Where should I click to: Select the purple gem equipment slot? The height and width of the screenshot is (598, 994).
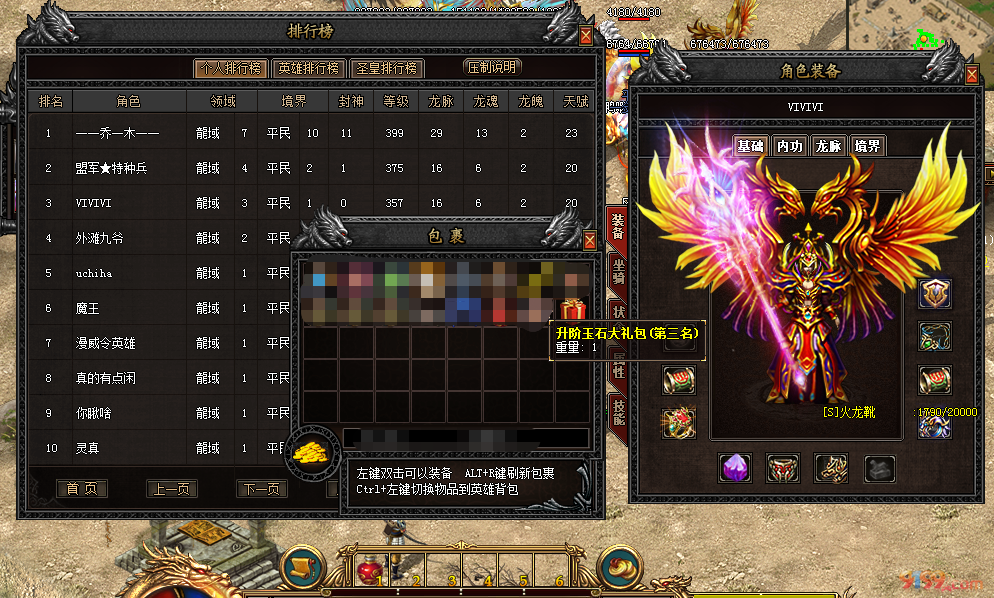point(735,467)
